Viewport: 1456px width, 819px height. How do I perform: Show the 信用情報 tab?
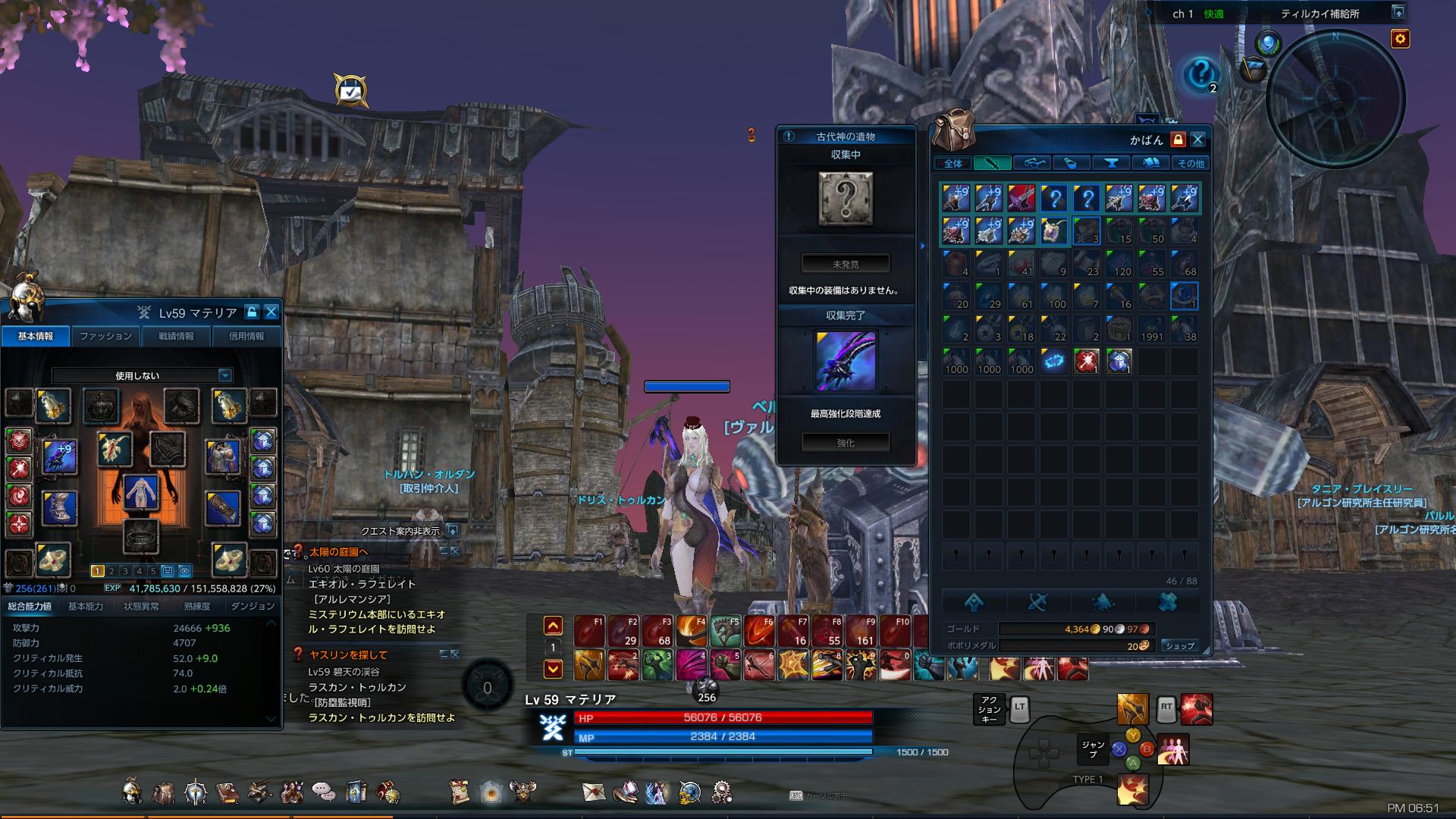246,336
